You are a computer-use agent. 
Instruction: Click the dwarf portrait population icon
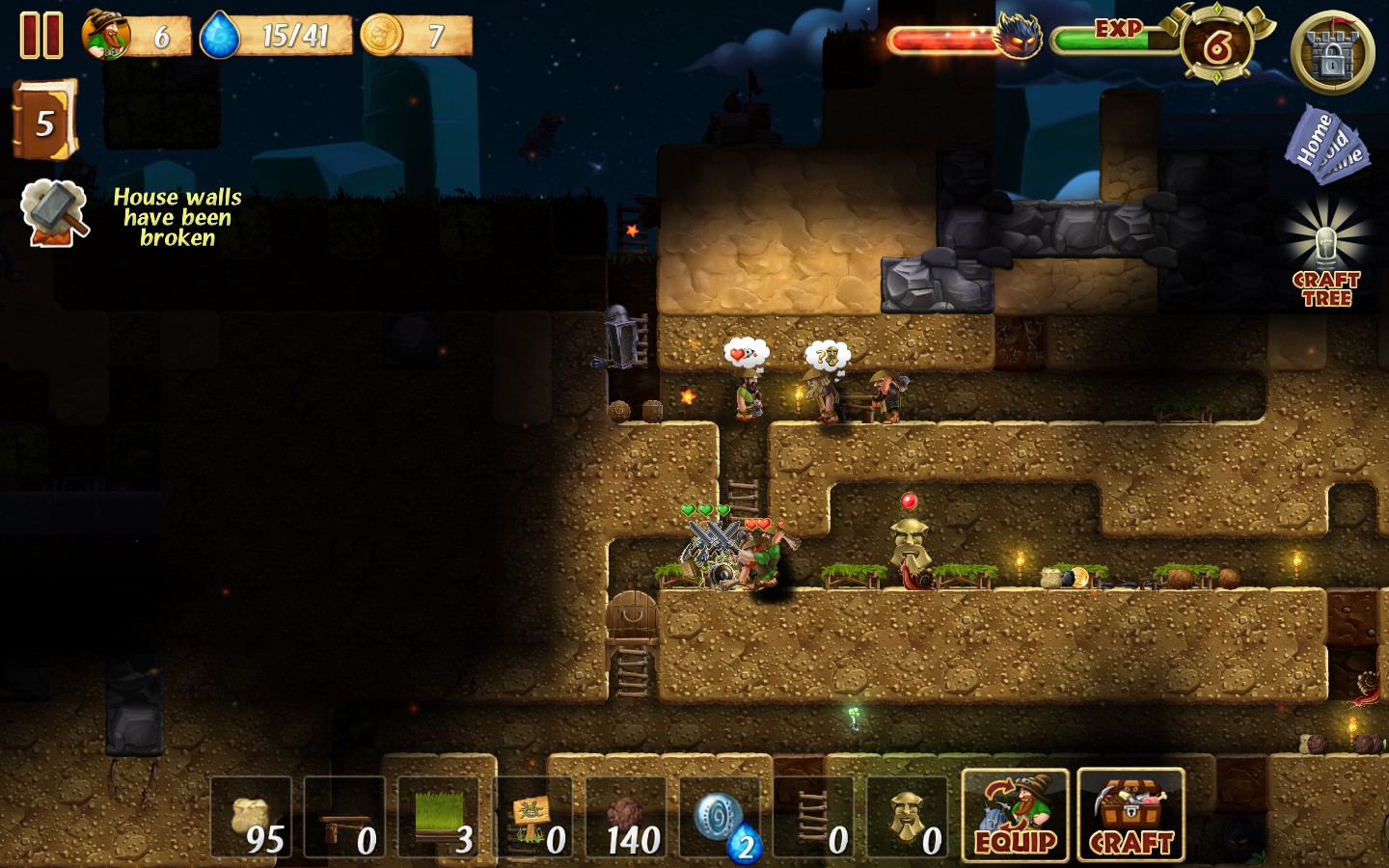click(106, 35)
